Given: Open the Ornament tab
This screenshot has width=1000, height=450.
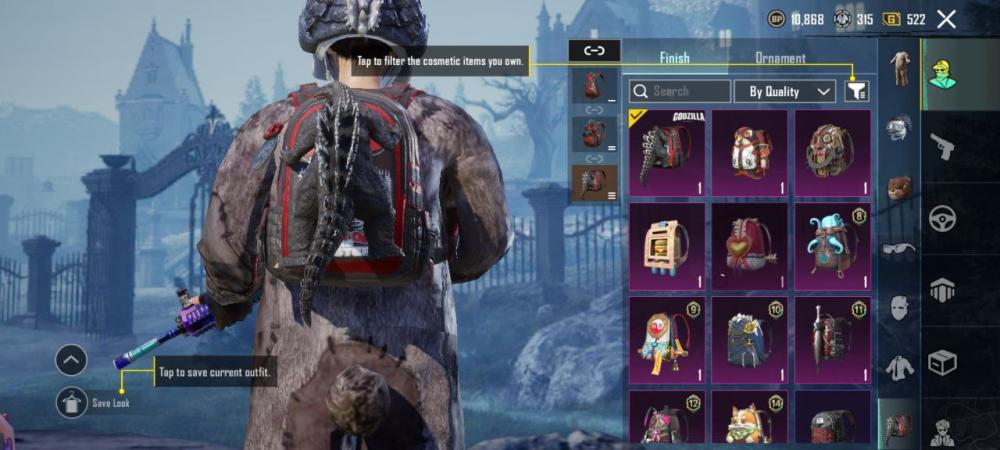Looking at the screenshot, I should 780,58.
